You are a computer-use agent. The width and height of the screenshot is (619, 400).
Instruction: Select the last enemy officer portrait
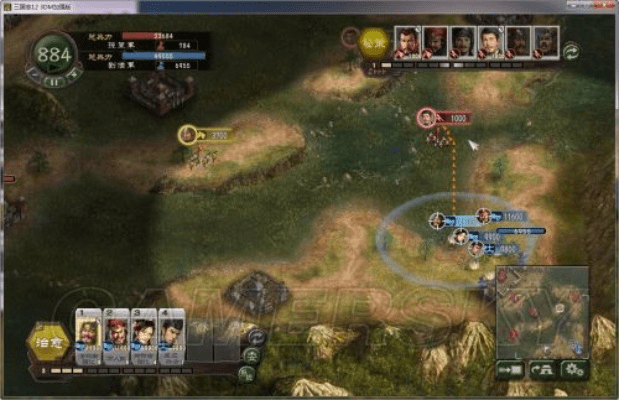545,43
